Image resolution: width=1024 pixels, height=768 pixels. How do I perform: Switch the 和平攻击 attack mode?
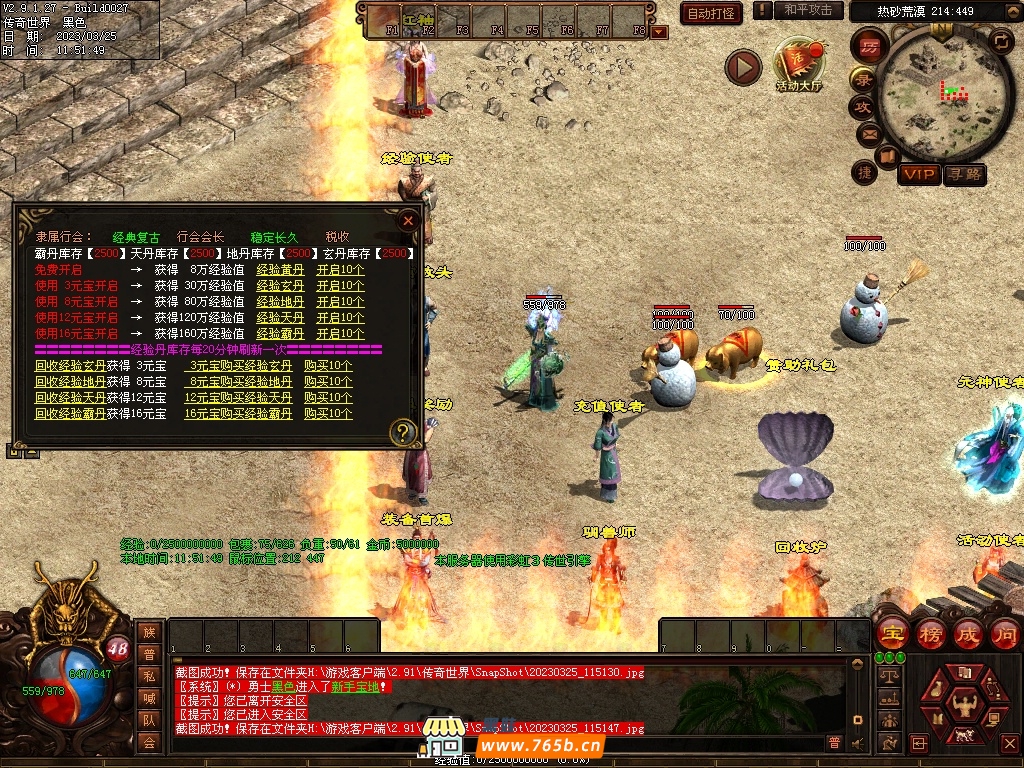pos(808,10)
